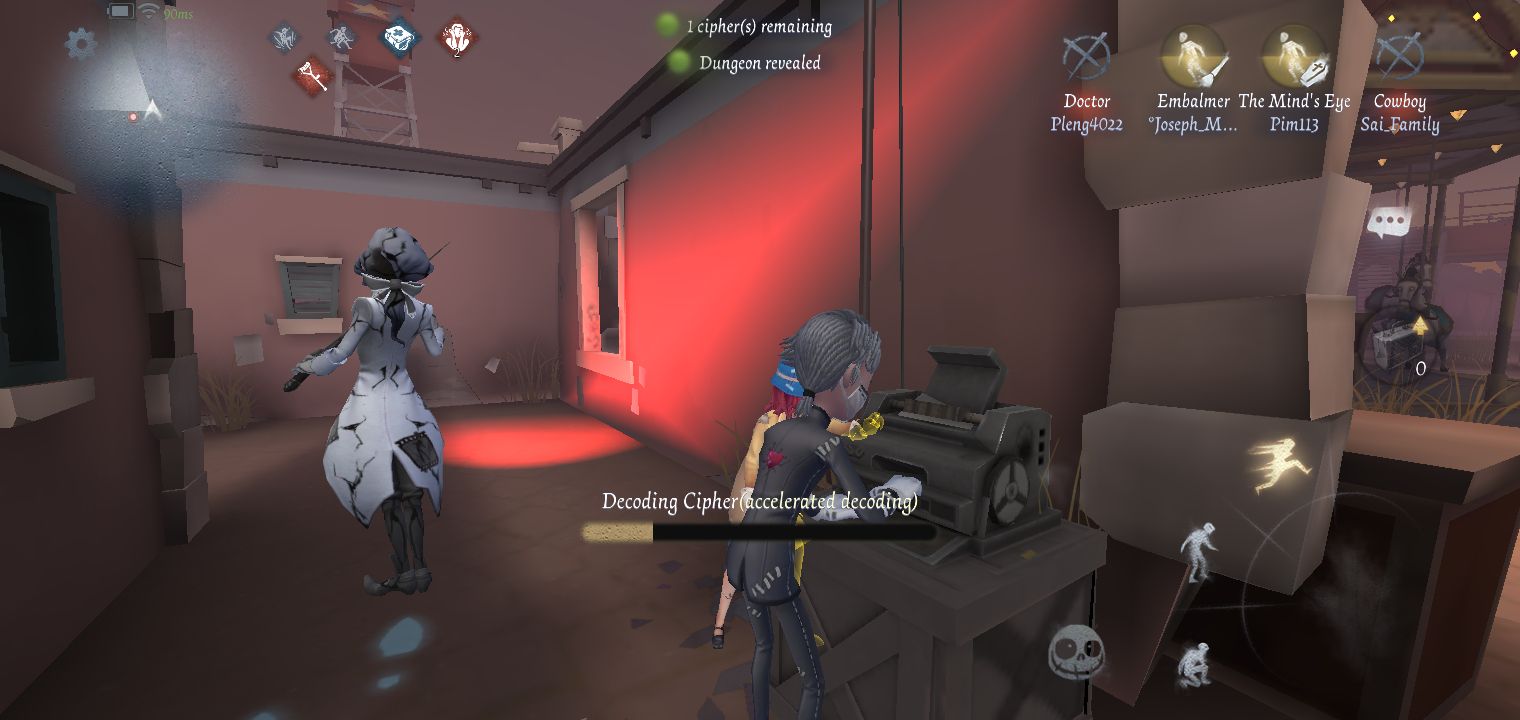Select The Mind's Eye teammate status icon
The image size is (1520, 720).
click(1294, 55)
